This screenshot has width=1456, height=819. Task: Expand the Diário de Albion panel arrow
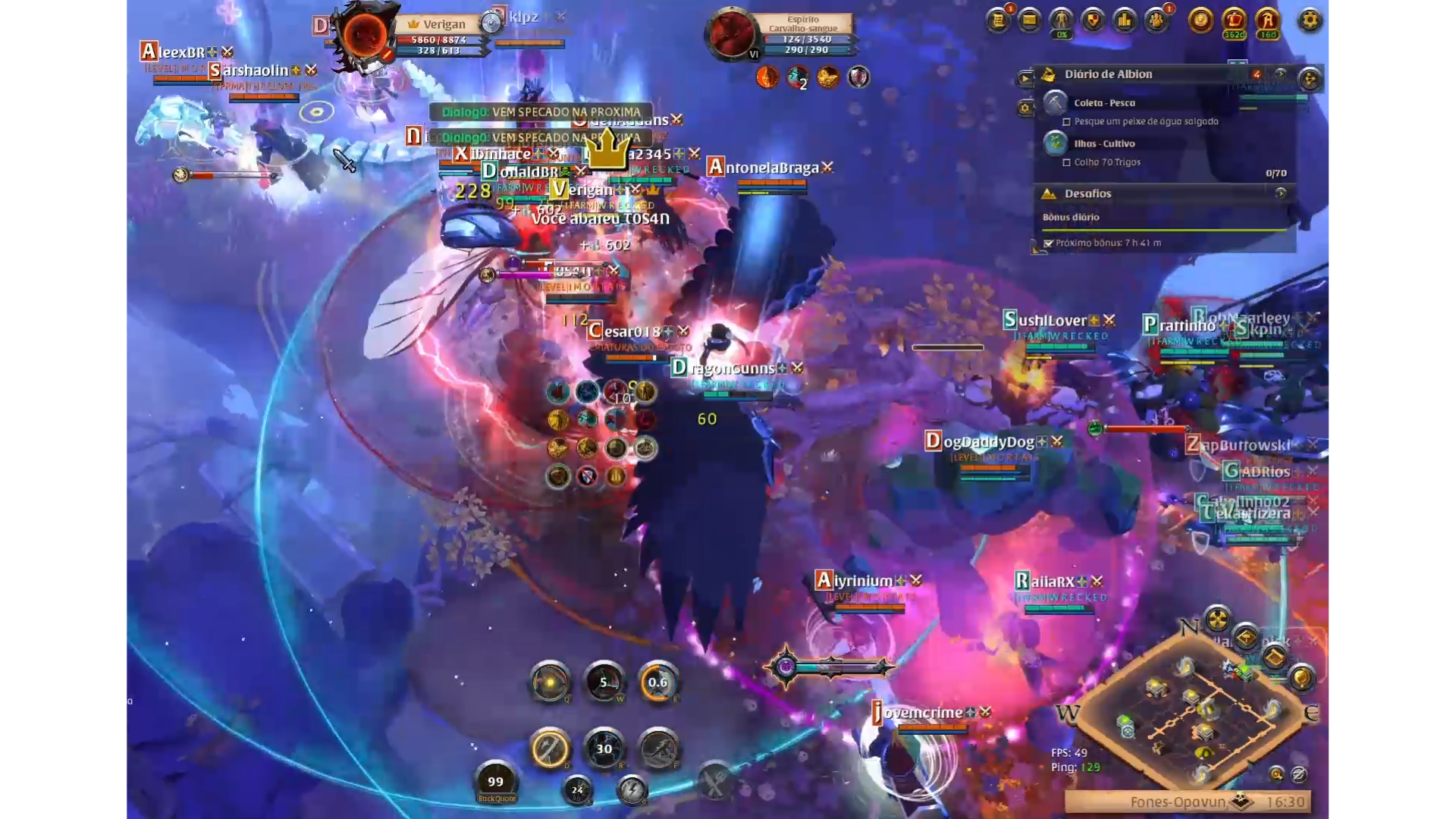(1281, 74)
